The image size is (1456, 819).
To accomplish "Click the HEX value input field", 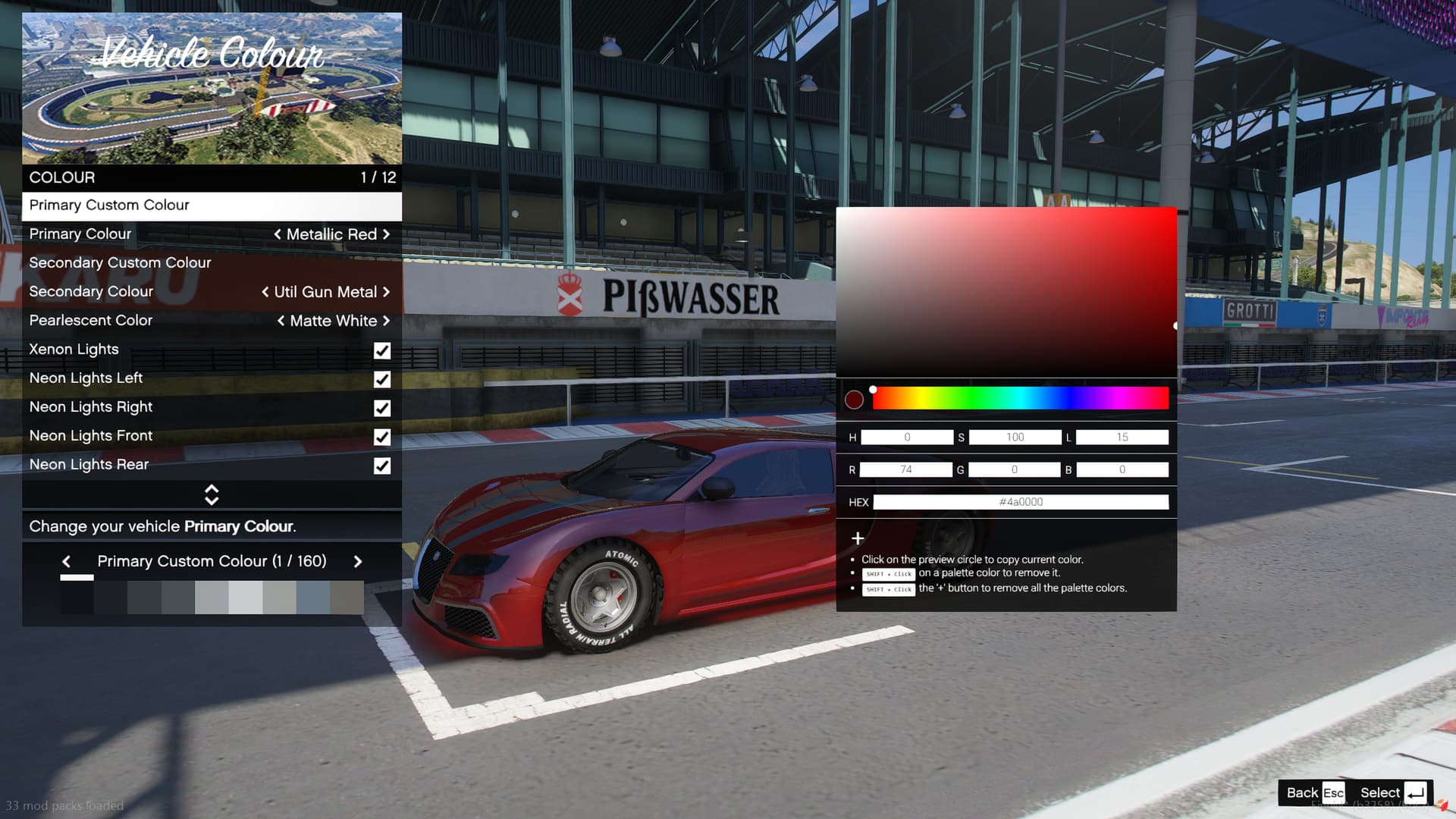I will pyautogui.click(x=1020, y=501).
